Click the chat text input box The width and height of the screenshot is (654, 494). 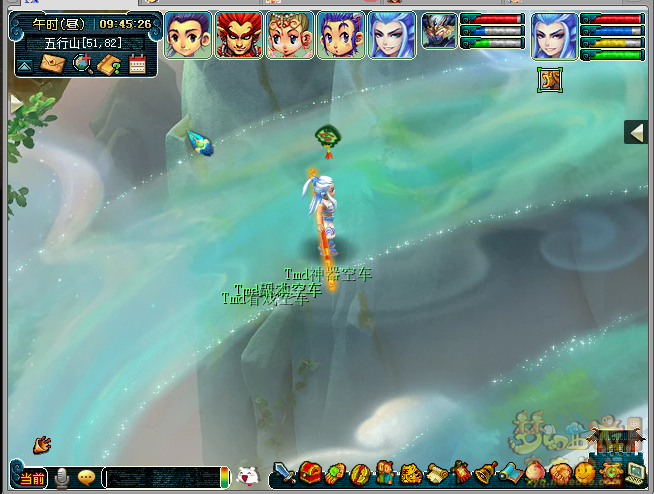click(160, 478)
